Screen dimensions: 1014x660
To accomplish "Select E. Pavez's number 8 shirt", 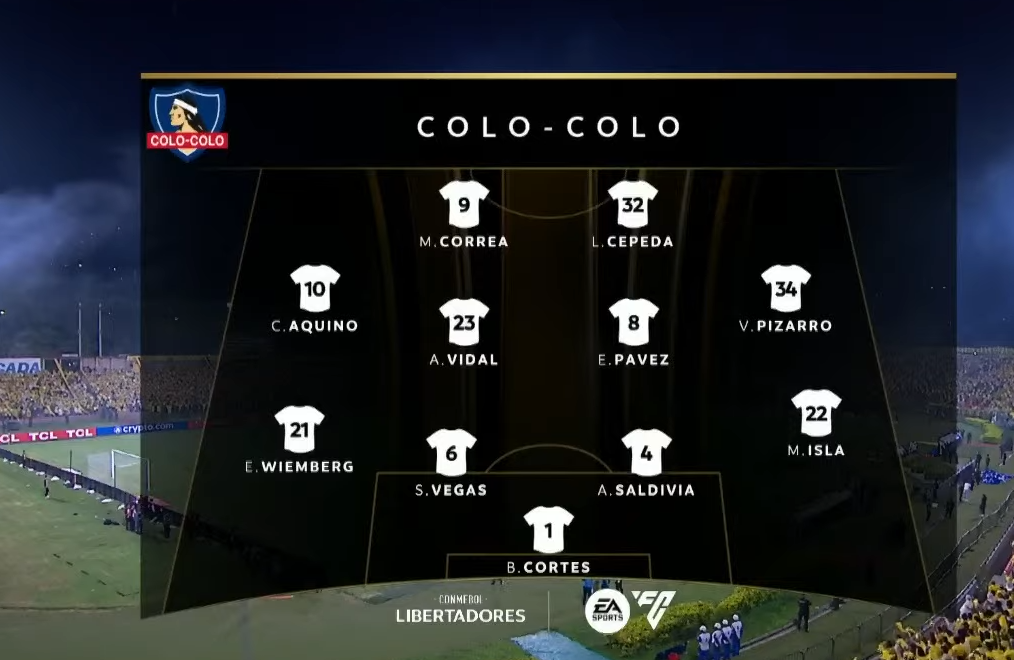I will pos(634,322).
